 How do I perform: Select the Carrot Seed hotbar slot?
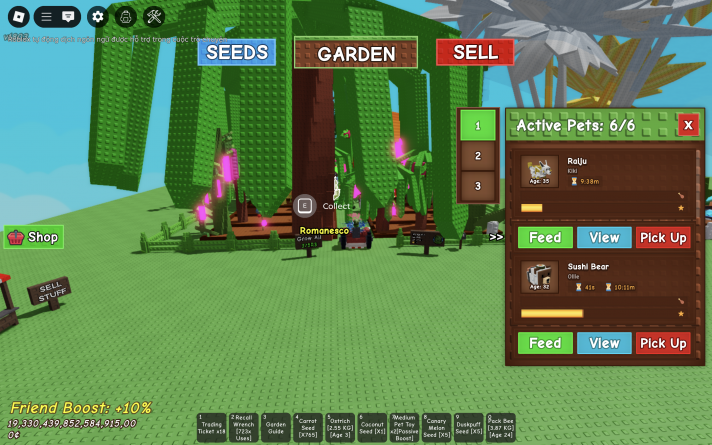point(308,428)
